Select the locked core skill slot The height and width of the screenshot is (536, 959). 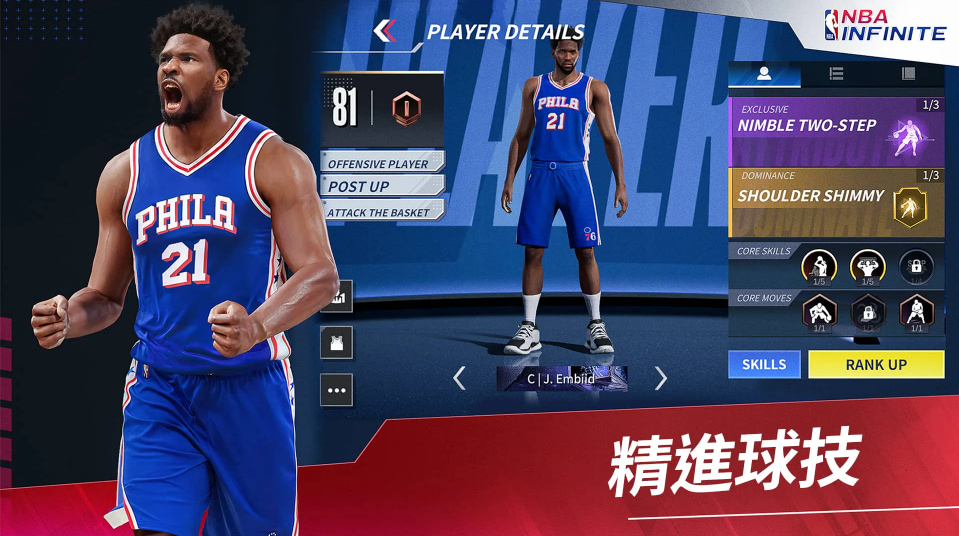point(915,266)
